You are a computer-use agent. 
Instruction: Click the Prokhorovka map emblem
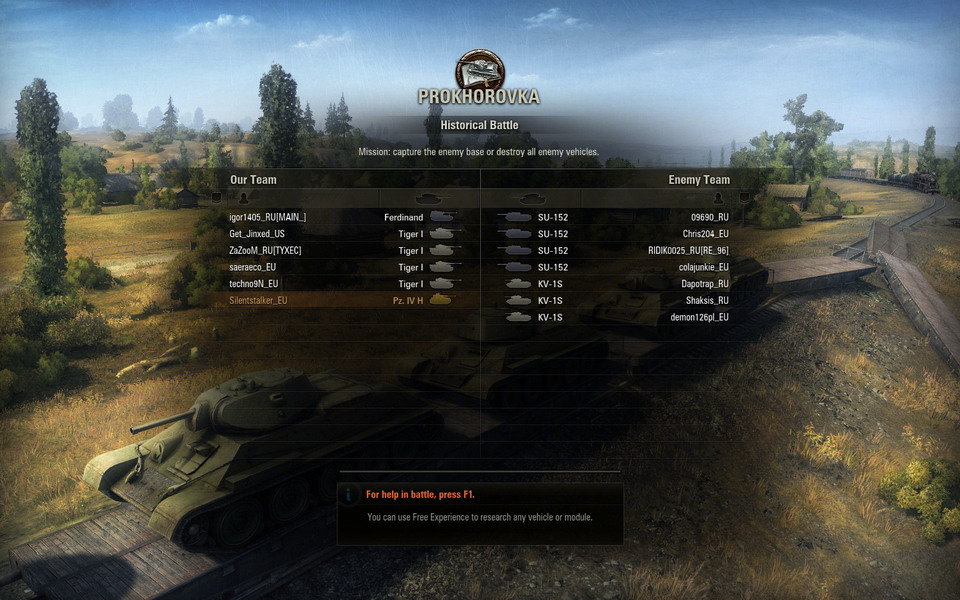click(480, 70)
